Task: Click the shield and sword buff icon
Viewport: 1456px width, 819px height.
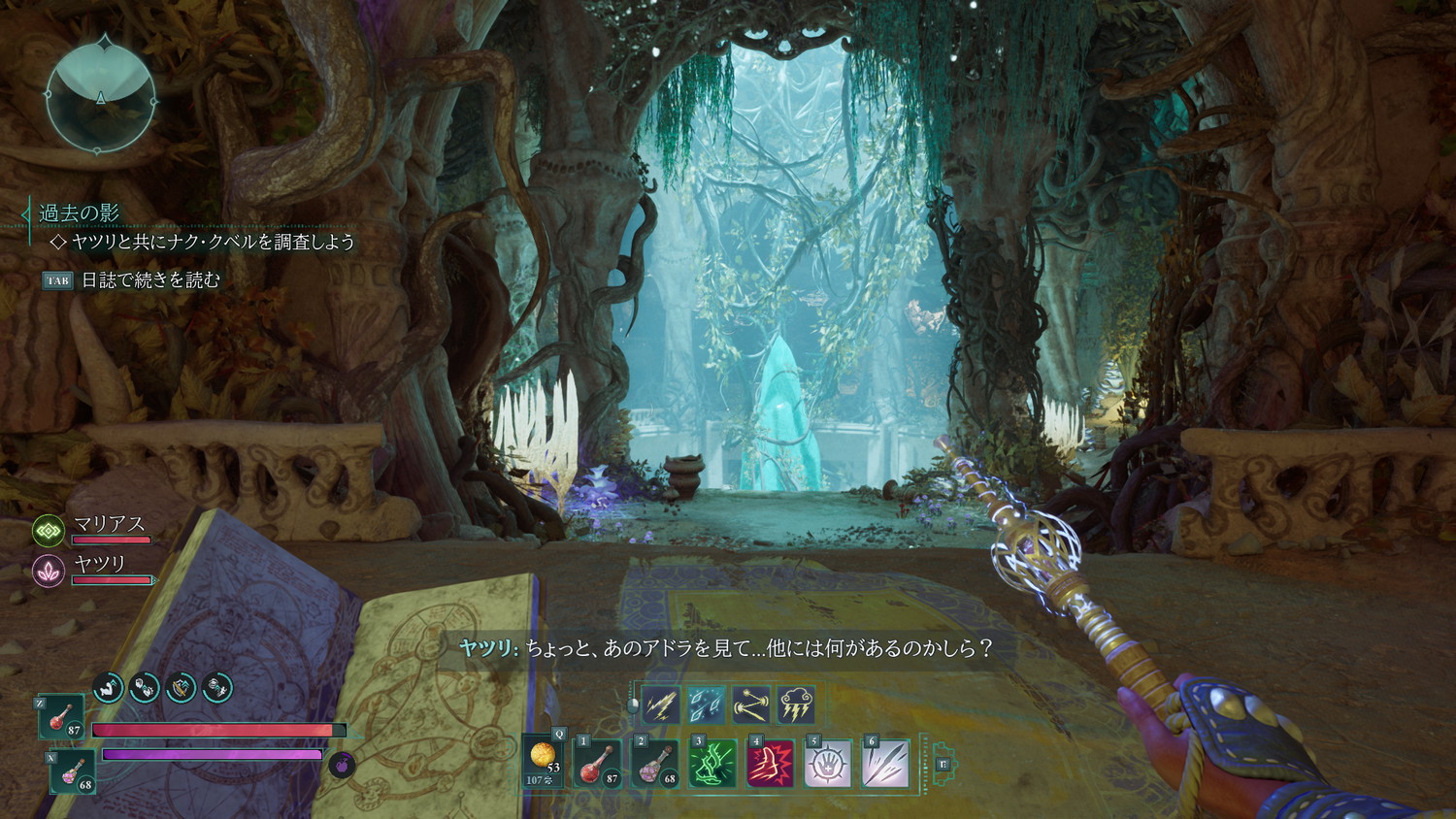Action: click(x=181, y=687)
